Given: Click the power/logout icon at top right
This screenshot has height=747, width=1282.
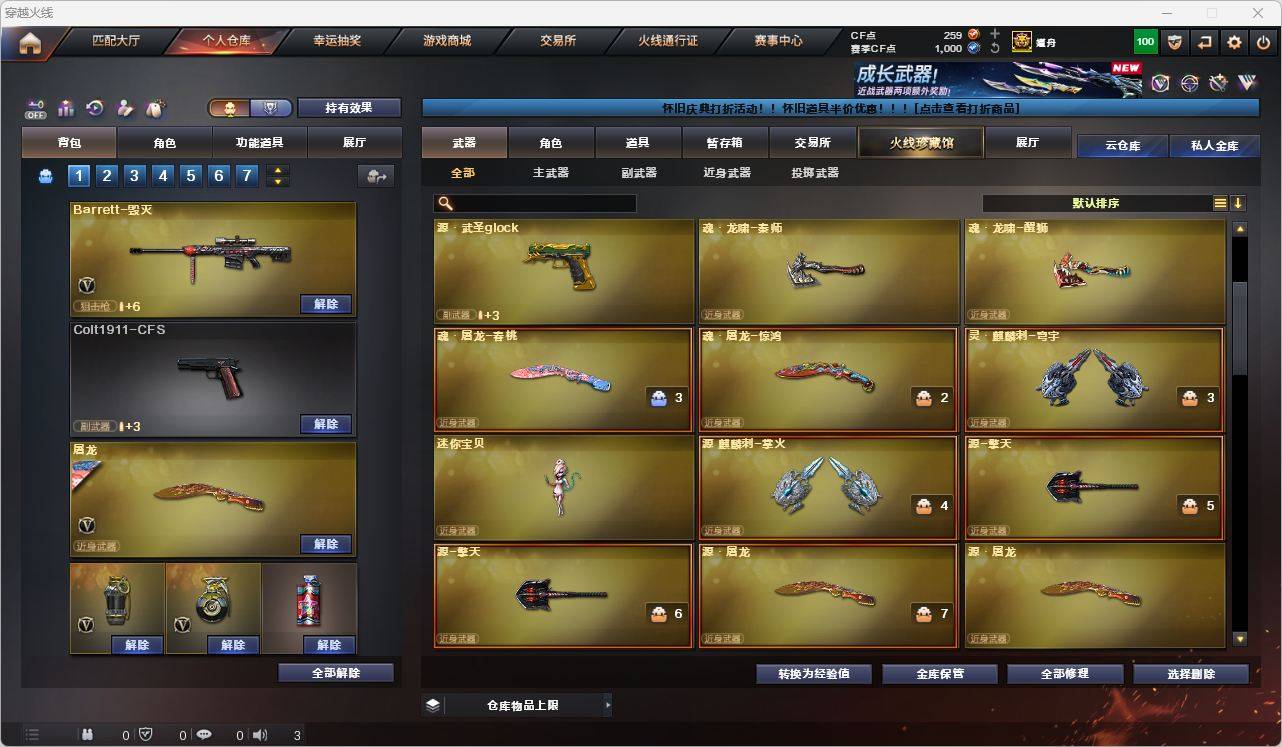Looking at the screenshot, I should pos(1263,42).
